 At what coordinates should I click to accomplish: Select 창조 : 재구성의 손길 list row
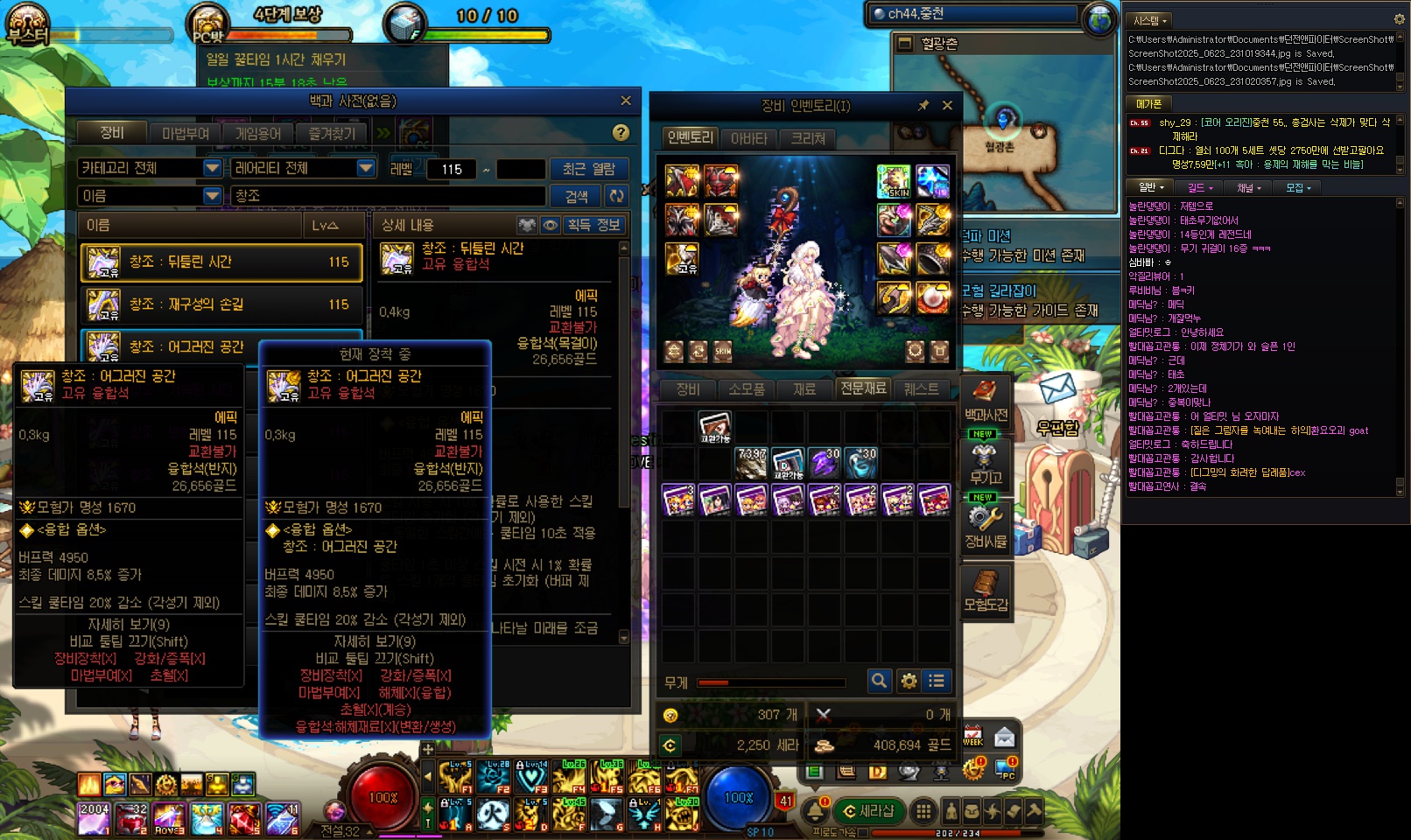(x=221, y=304)
